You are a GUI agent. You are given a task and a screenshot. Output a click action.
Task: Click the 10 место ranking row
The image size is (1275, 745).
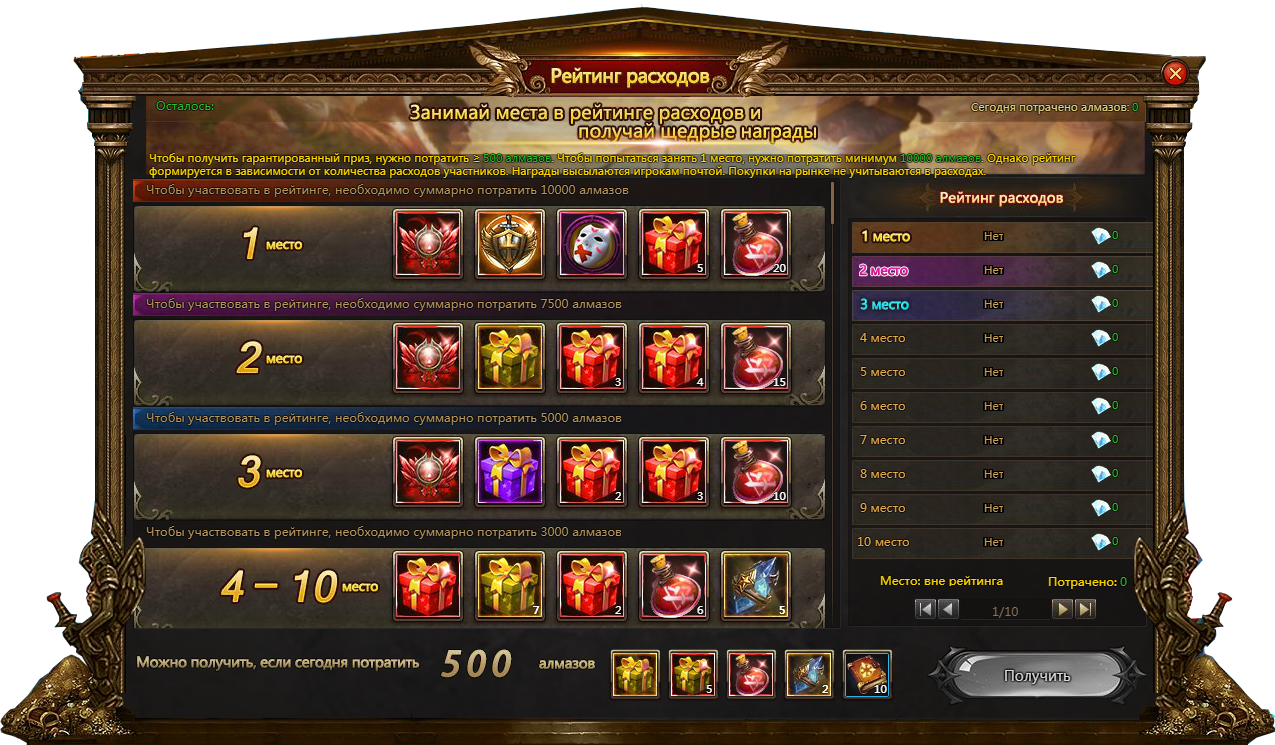pyautogui.click(x=1000, y=542)
